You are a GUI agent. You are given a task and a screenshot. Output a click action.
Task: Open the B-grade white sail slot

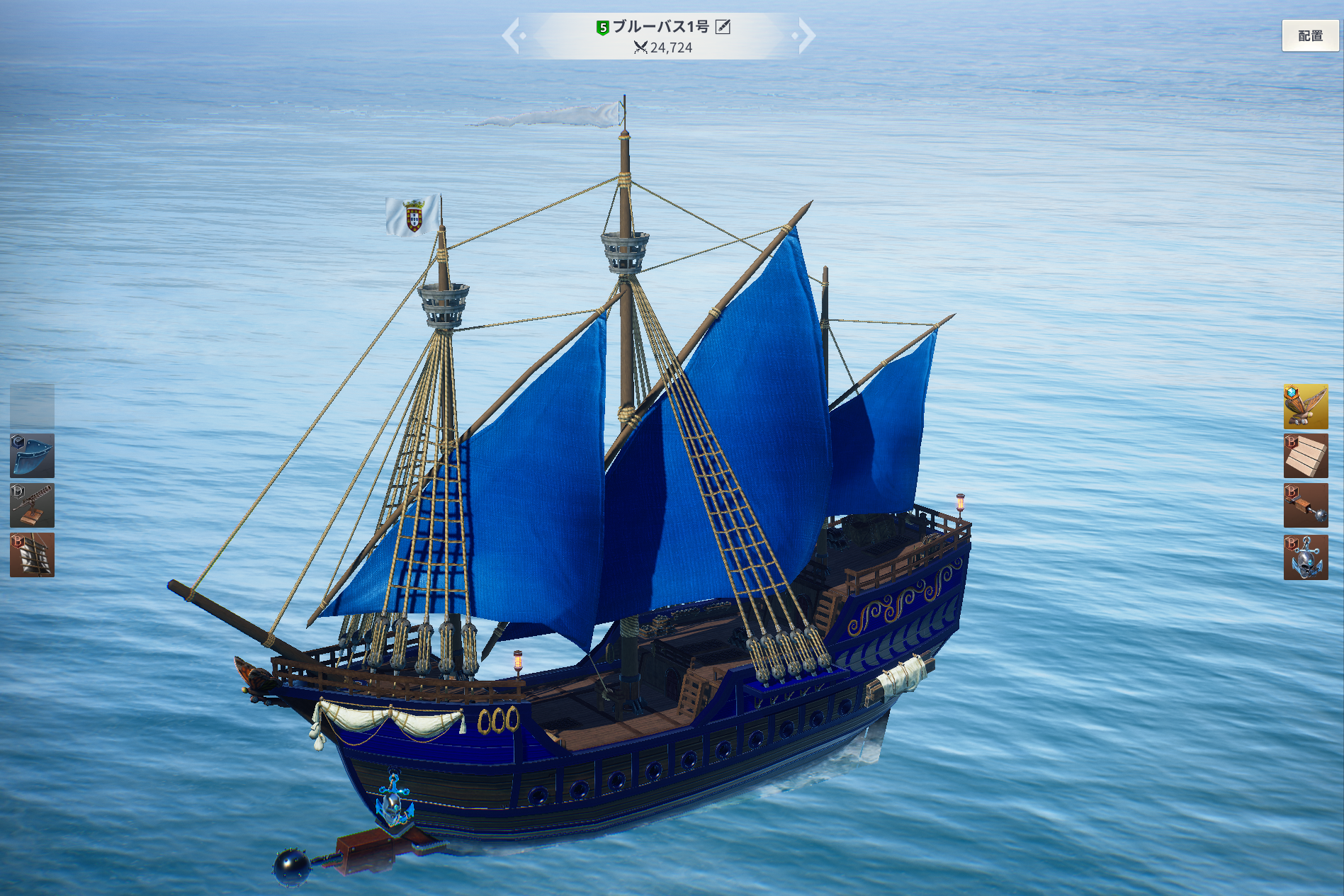coord(32,555)
